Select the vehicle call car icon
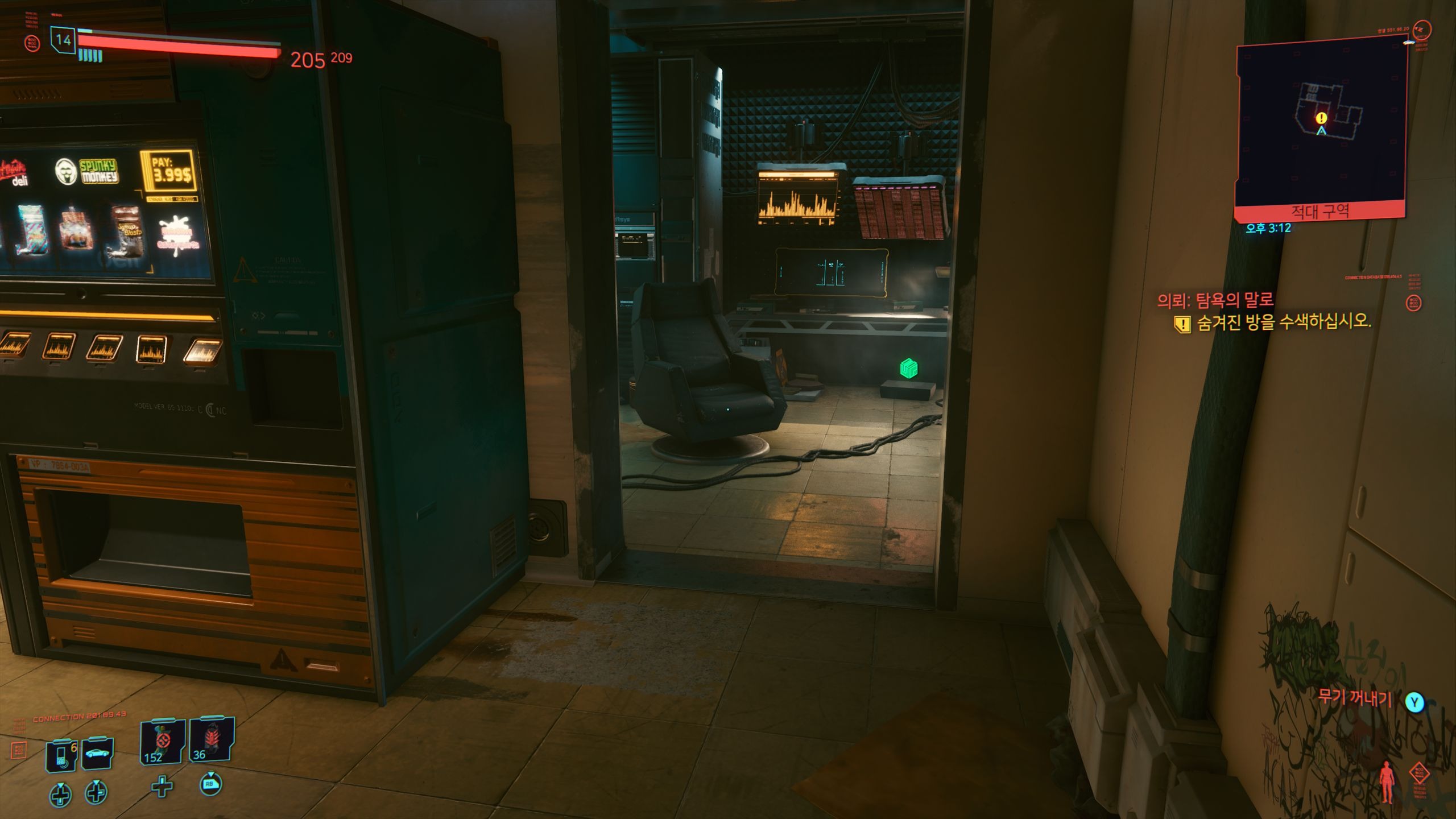Image resolution: width=1456 pixels, height=819 pixels. pos(97,754)
